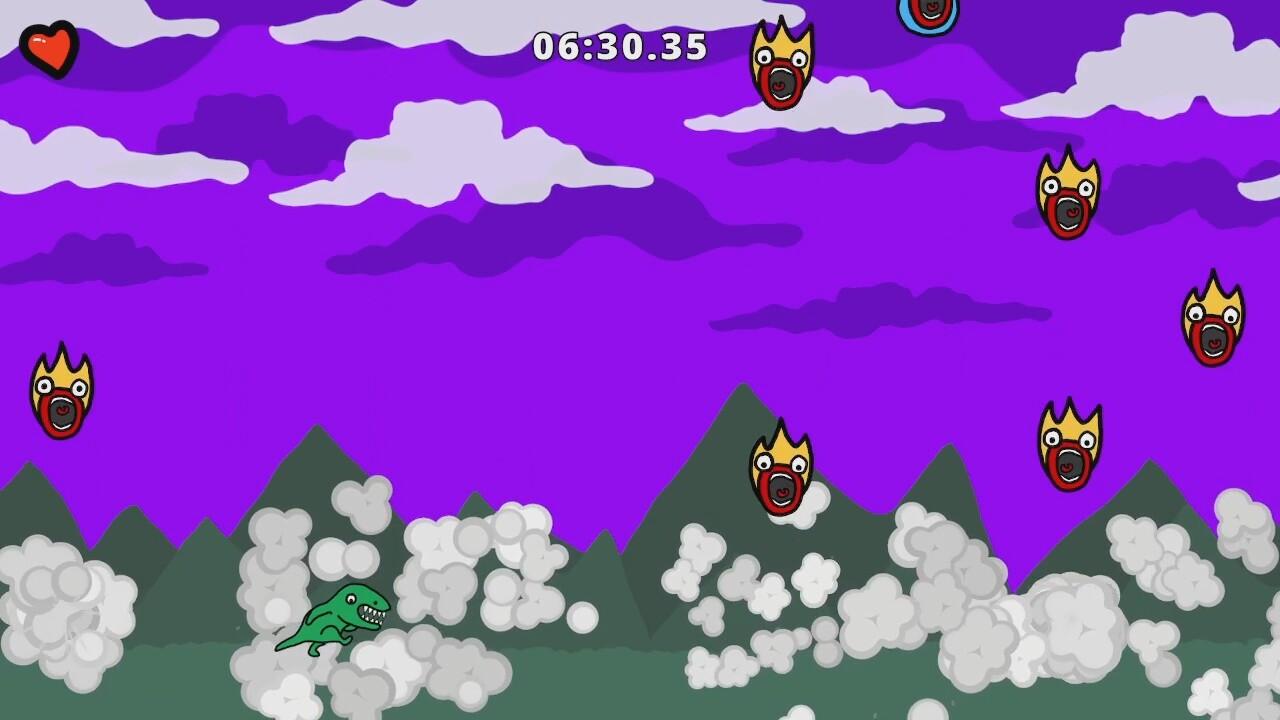The width and height of the screenshot is (1280, 720).
Task: Select the tallest dark mountain peak
Action: click(x=740, y=420)
